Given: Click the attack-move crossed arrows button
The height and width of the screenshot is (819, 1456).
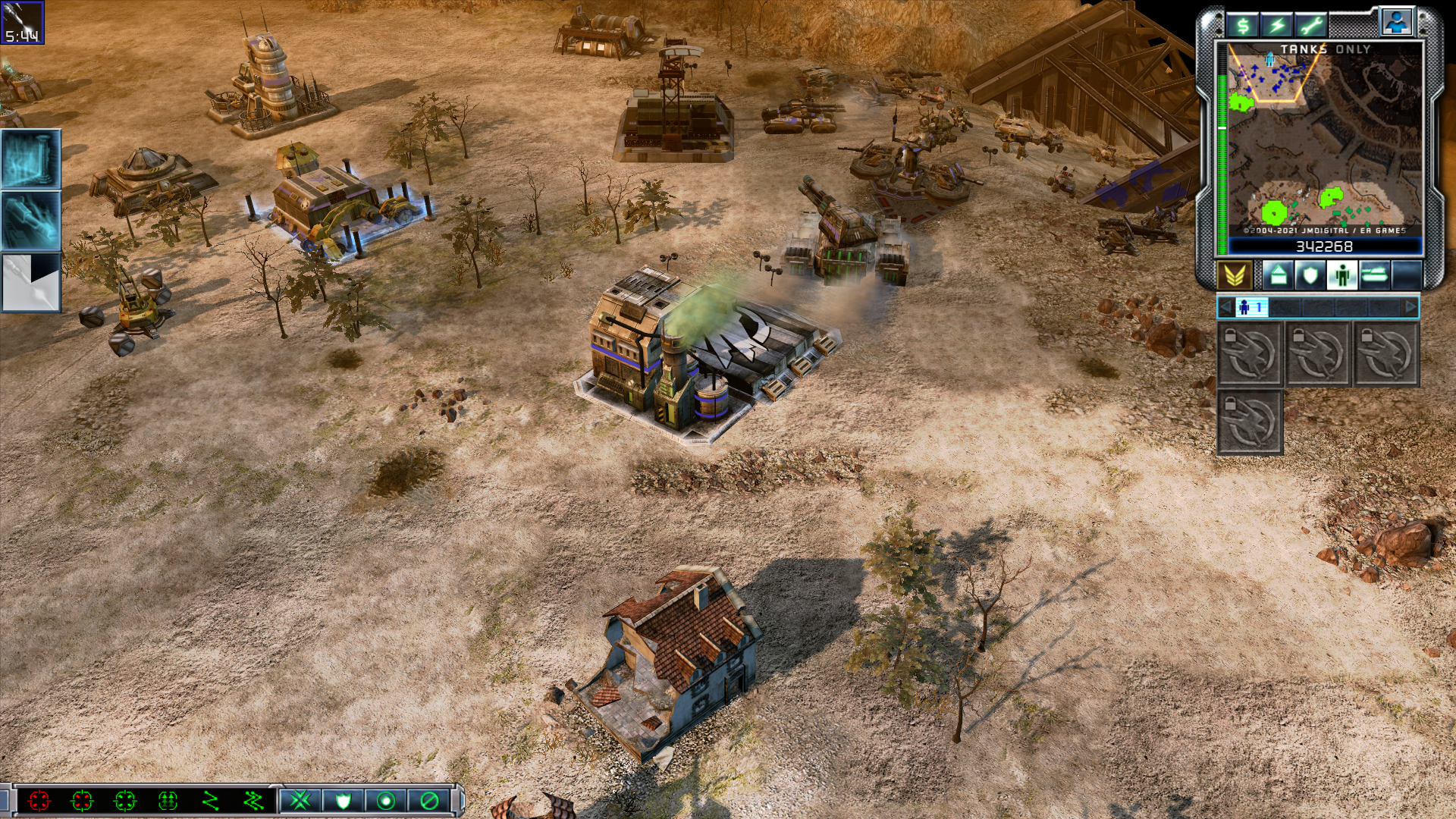Looking at the screenshot, I should pyautogui.click(x=300, y=800).
